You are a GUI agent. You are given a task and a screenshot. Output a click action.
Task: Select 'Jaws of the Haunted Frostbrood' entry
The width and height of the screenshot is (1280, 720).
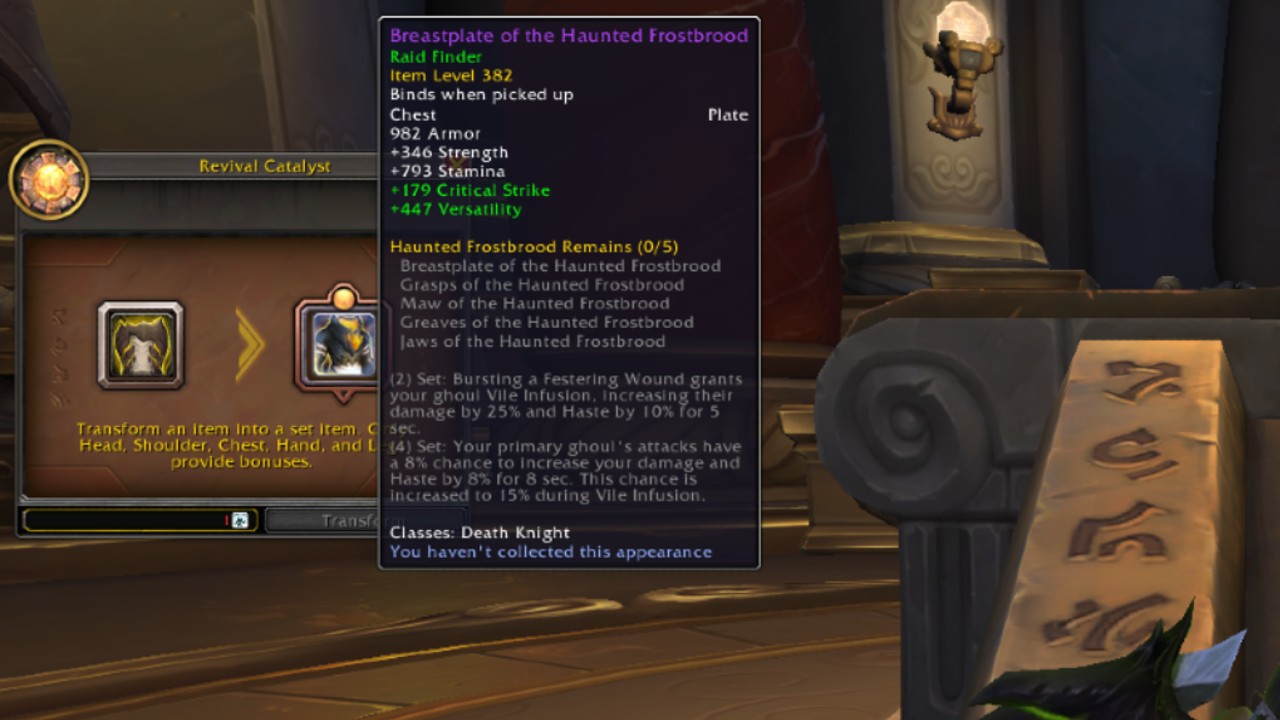pyautogui.click(x=532, y=341)
